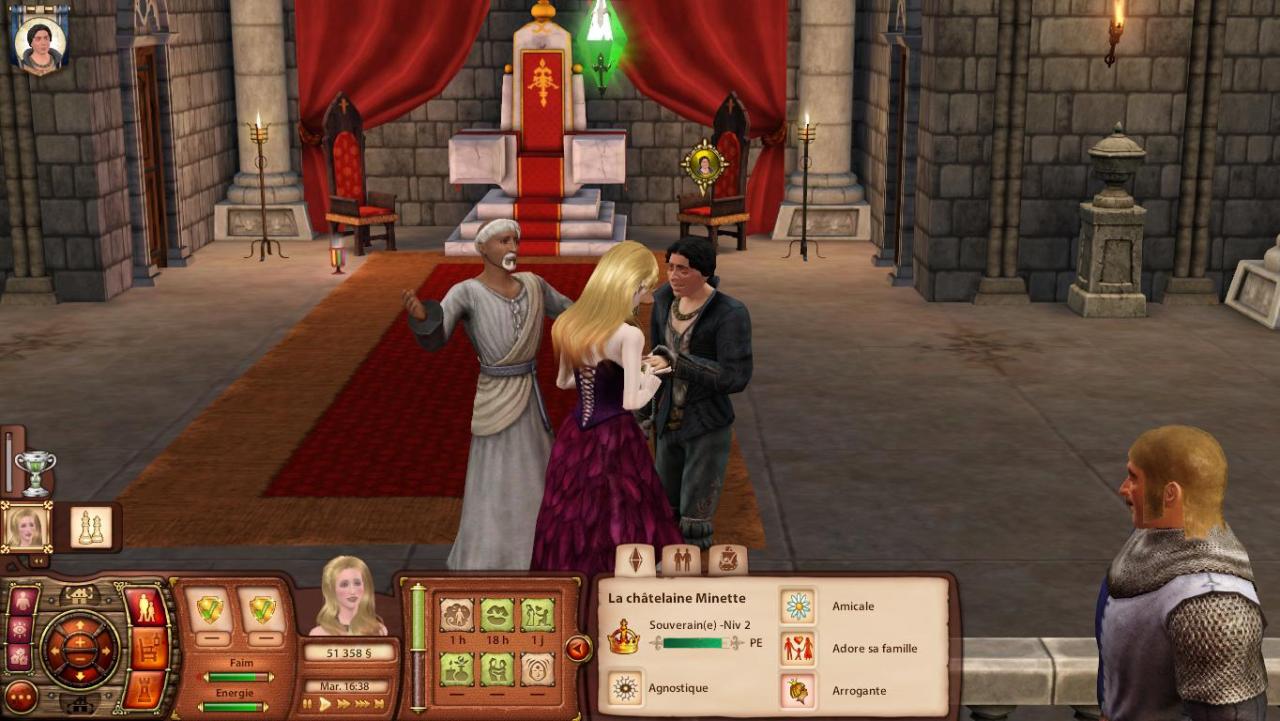Switch to the sailing ship tab

728,560
